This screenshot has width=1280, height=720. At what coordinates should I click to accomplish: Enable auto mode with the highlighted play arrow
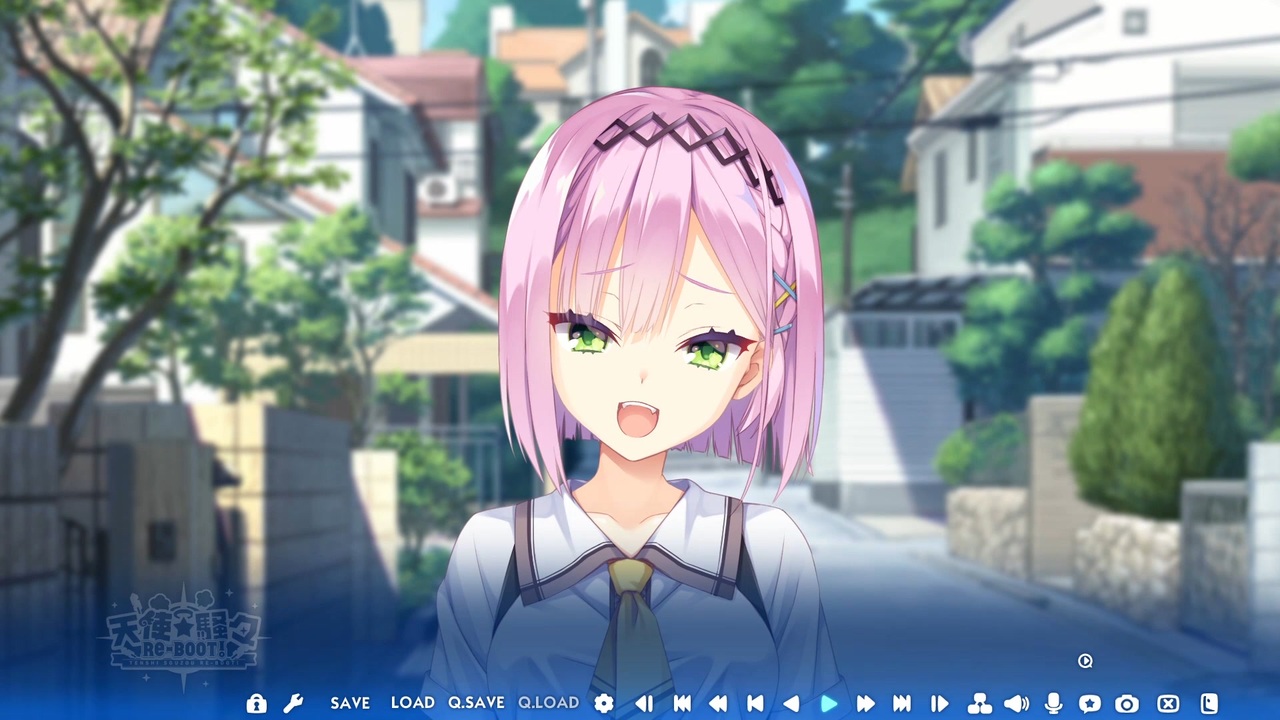[830, 703]
